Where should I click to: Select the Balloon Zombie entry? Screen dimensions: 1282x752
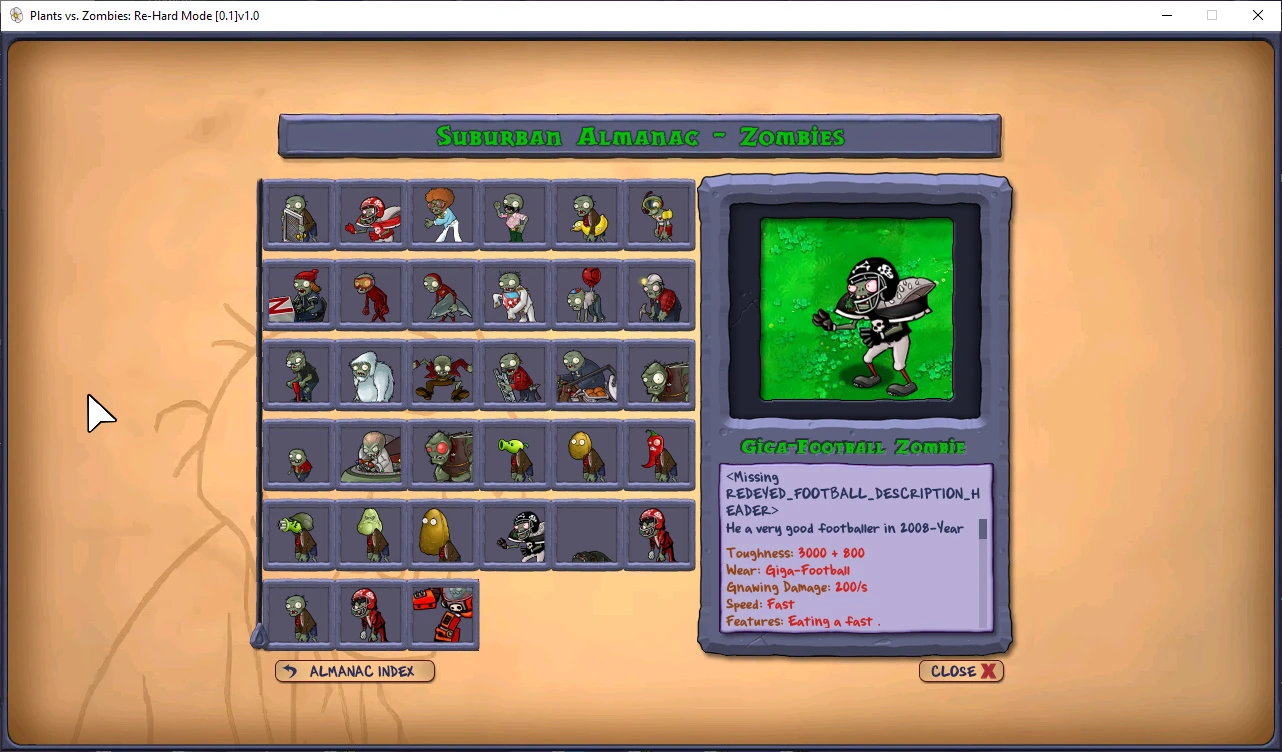click(x=586, y=293)
